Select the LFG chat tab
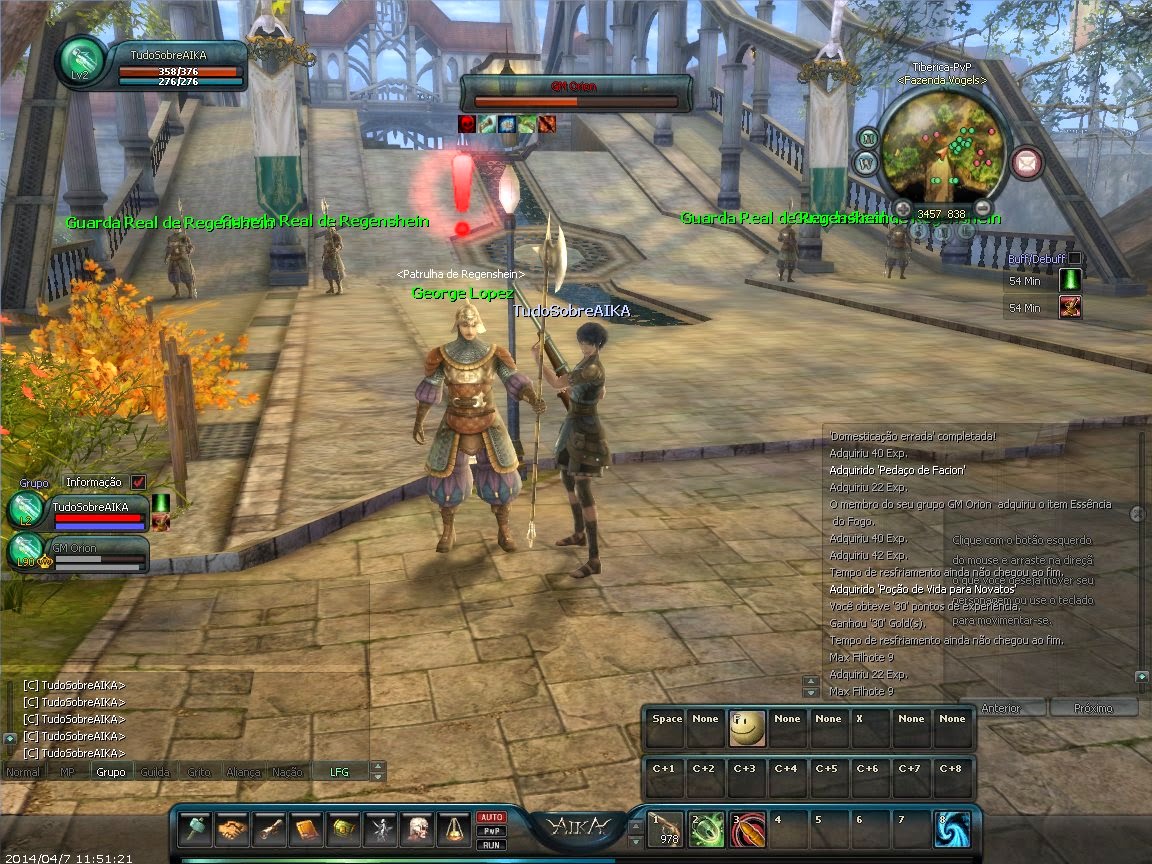This screenshot has height=864, width=1152. [x=340, y=772]
